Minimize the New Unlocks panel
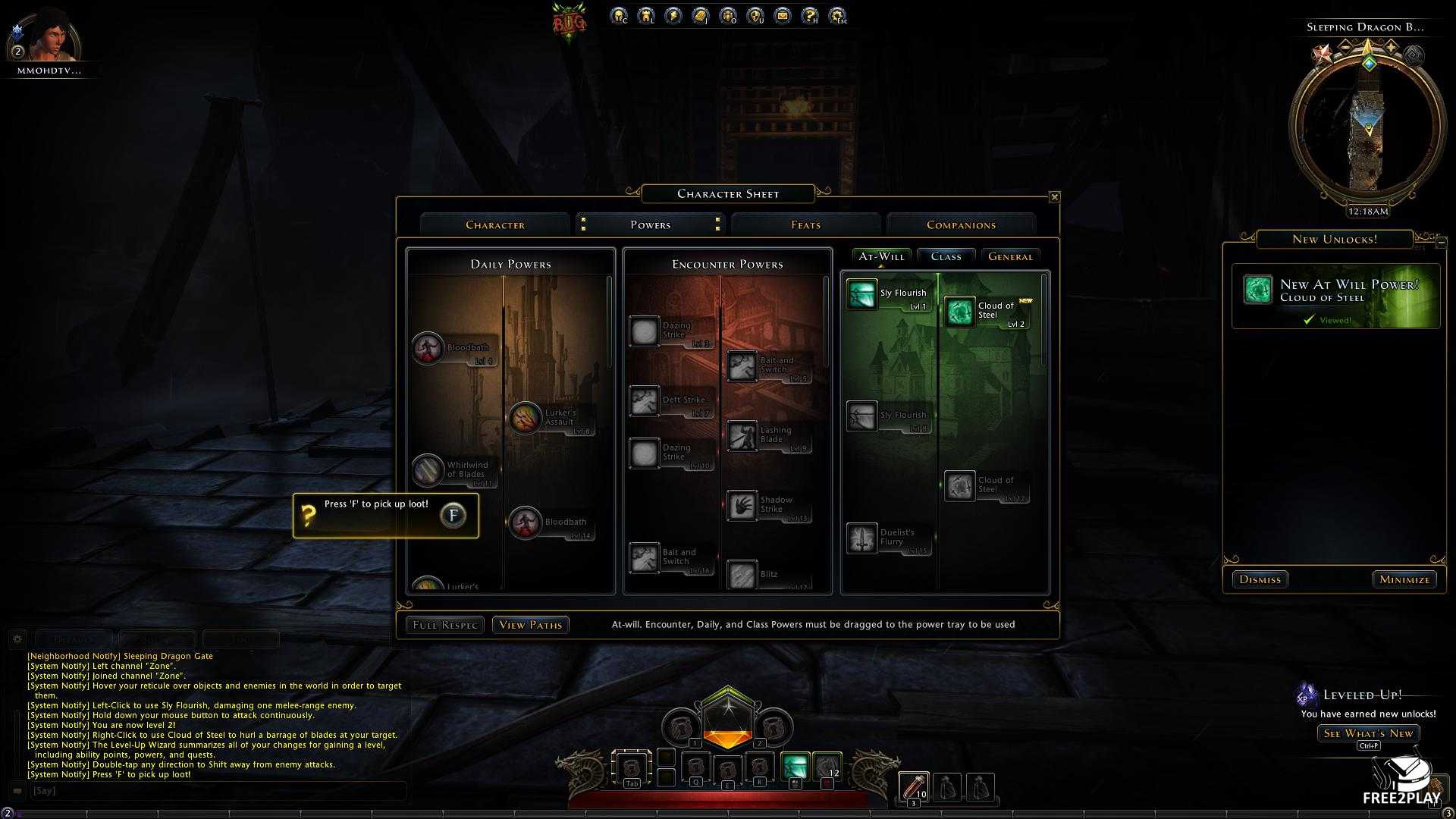1456x819 pixels. [x=1404, y=579]
